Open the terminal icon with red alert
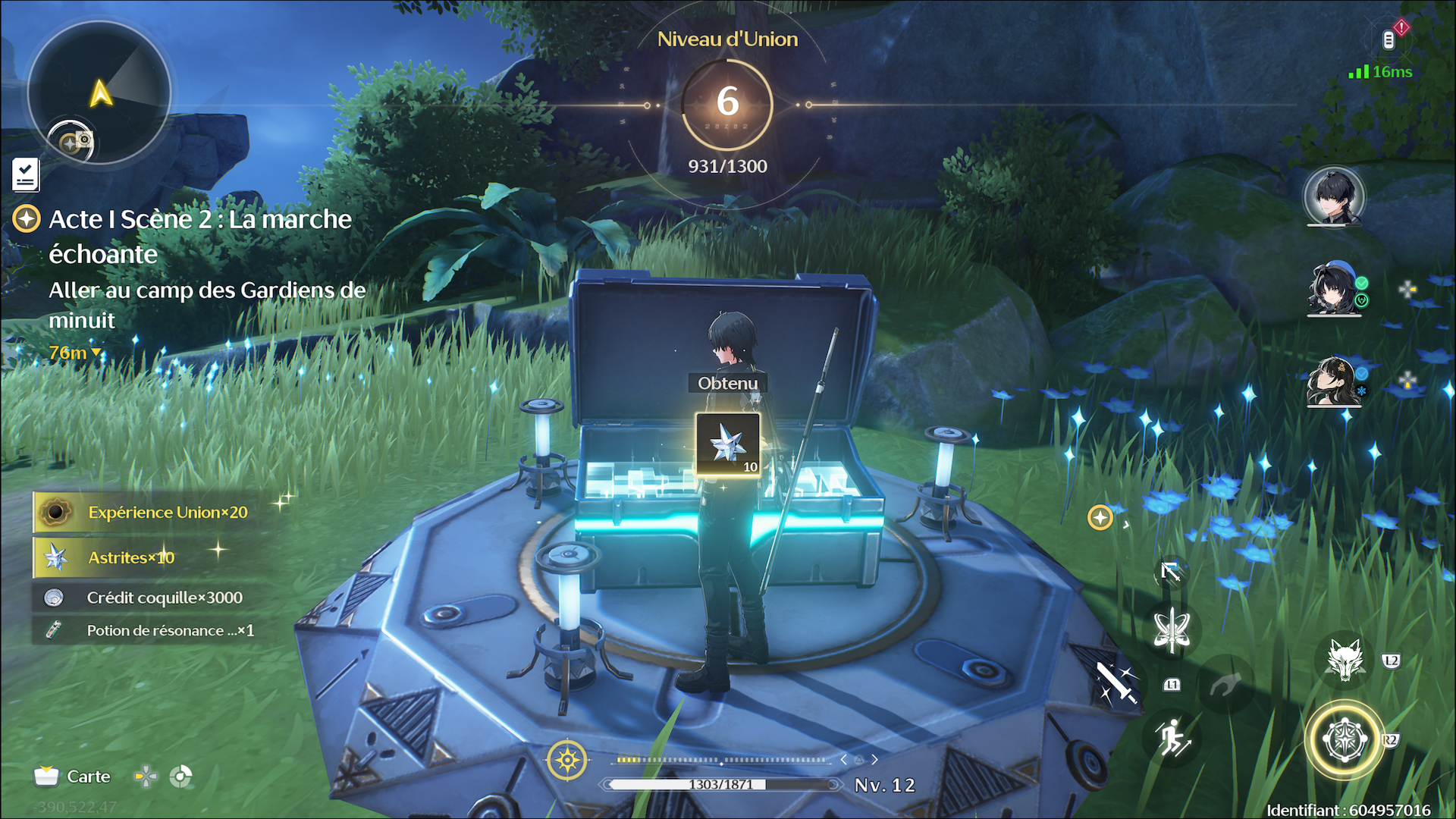The image size is (1456, 819). tap(1390, 39)
